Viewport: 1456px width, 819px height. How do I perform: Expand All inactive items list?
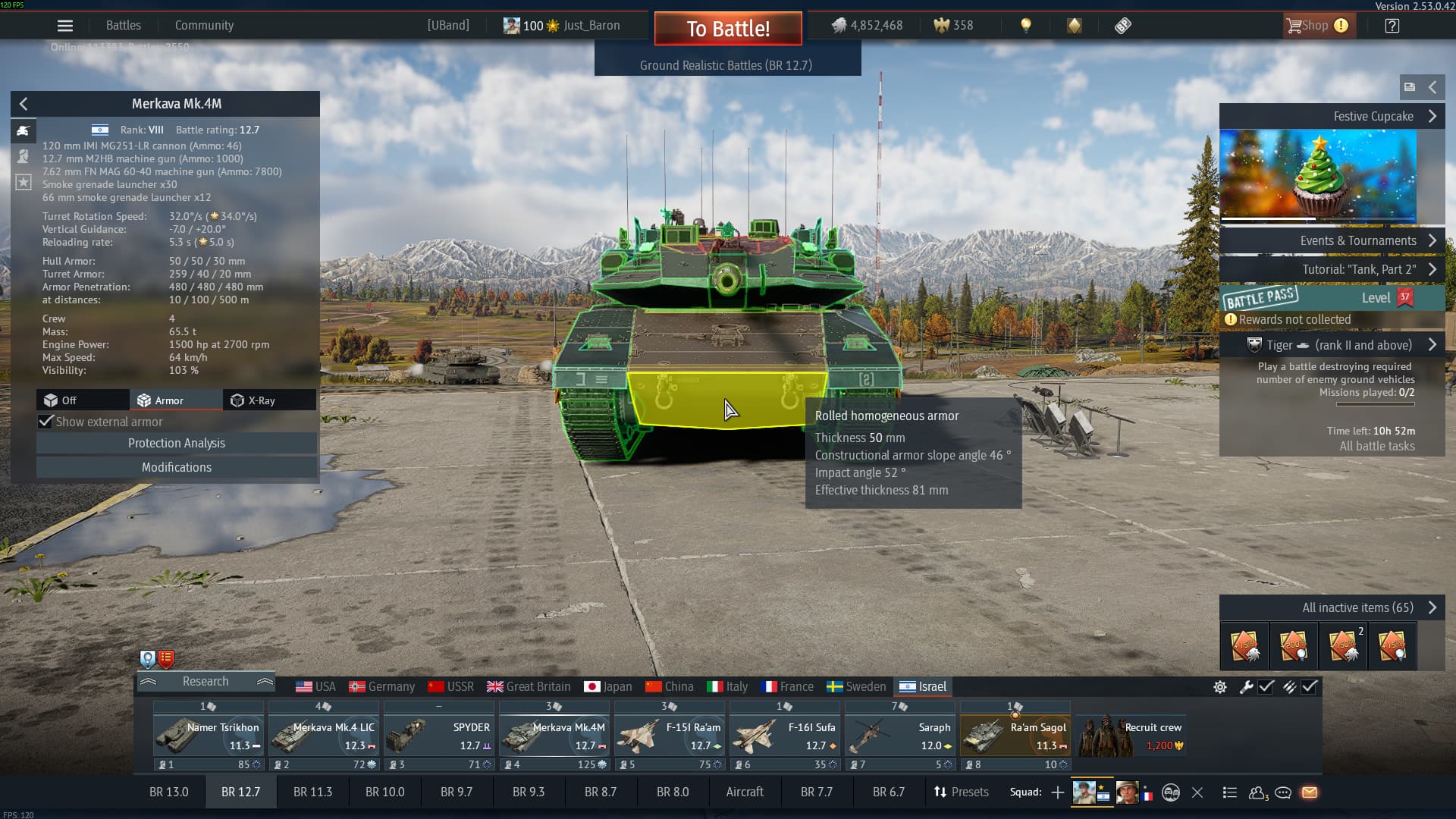coord(1331,607)
